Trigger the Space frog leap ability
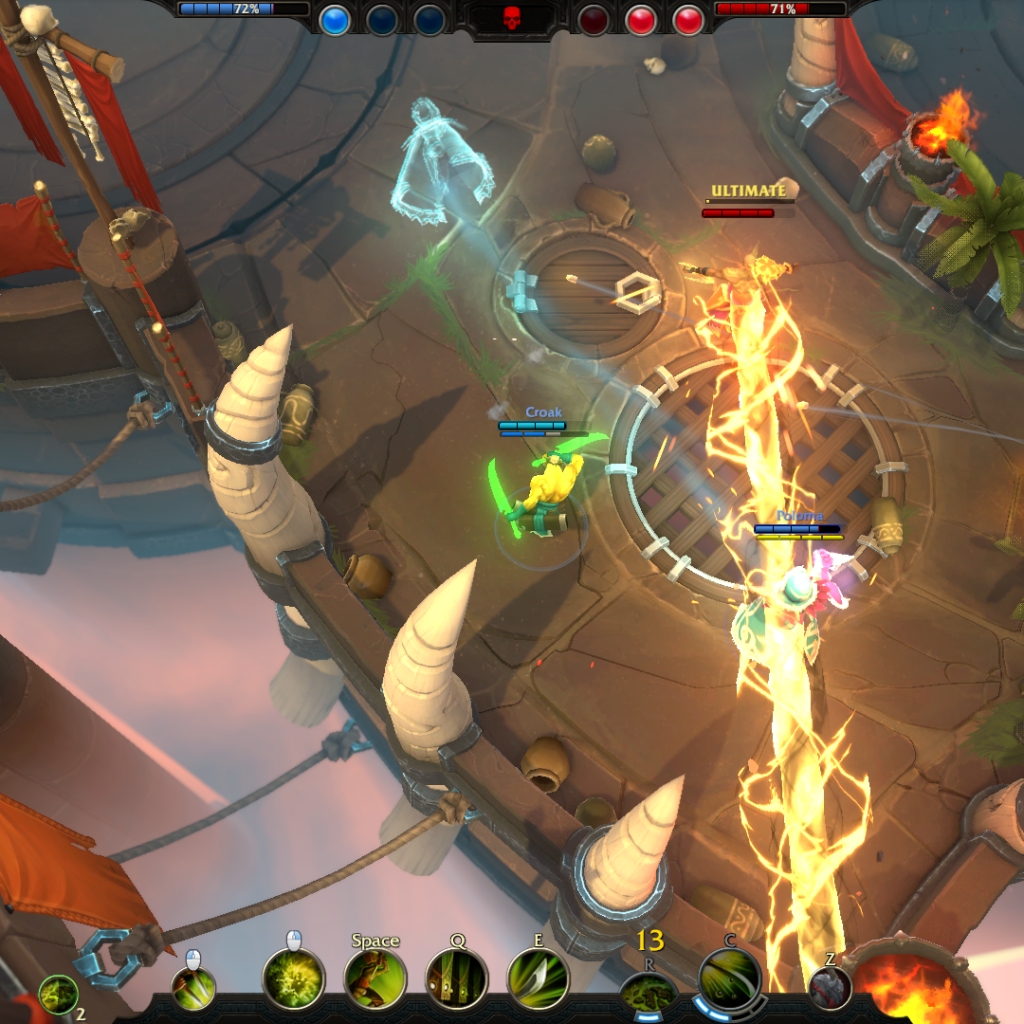The width and height of the screenshot is (1024, 1024). coord(375,979)
